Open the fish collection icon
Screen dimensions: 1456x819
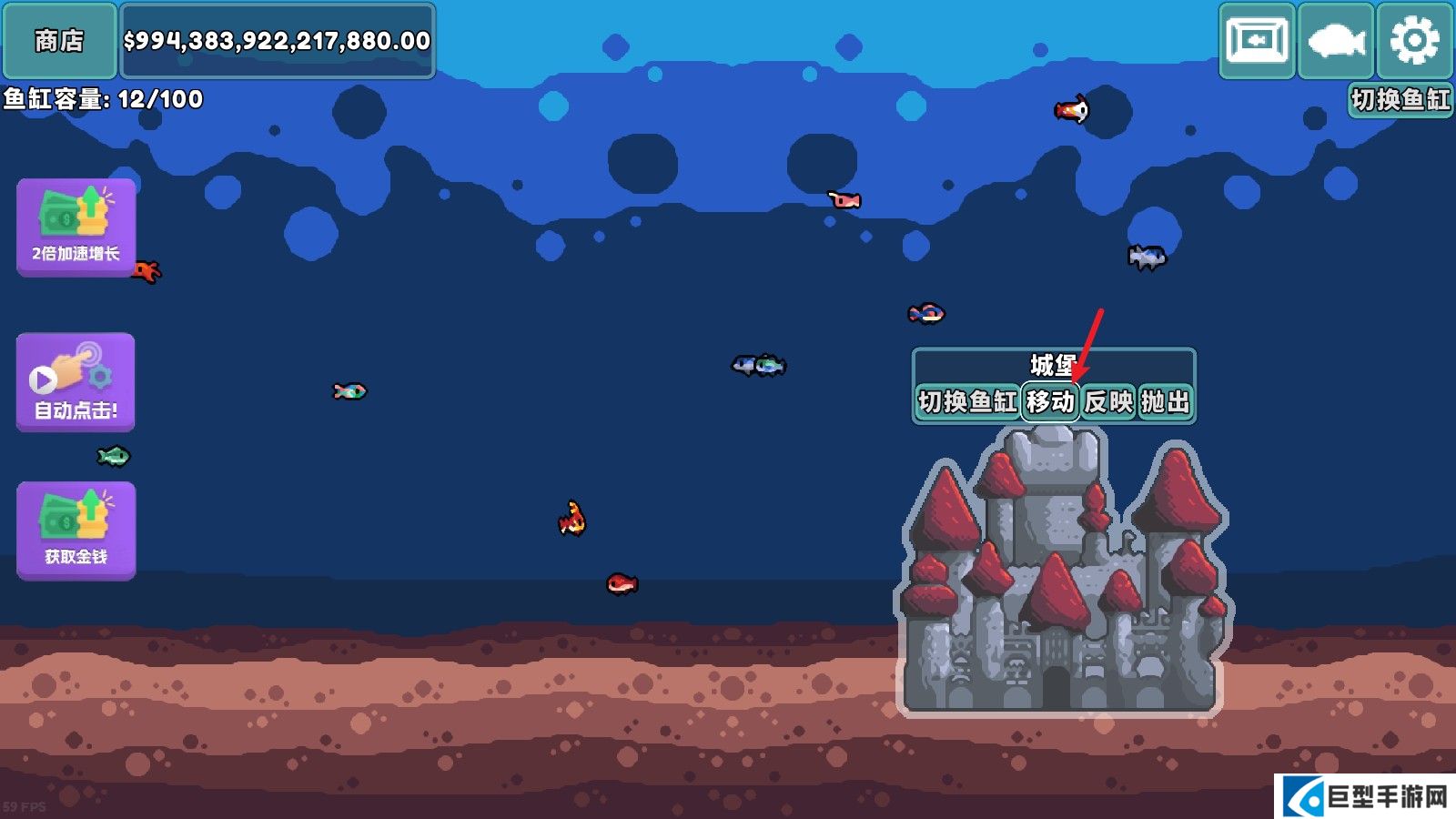click(x=1336, y=41)
